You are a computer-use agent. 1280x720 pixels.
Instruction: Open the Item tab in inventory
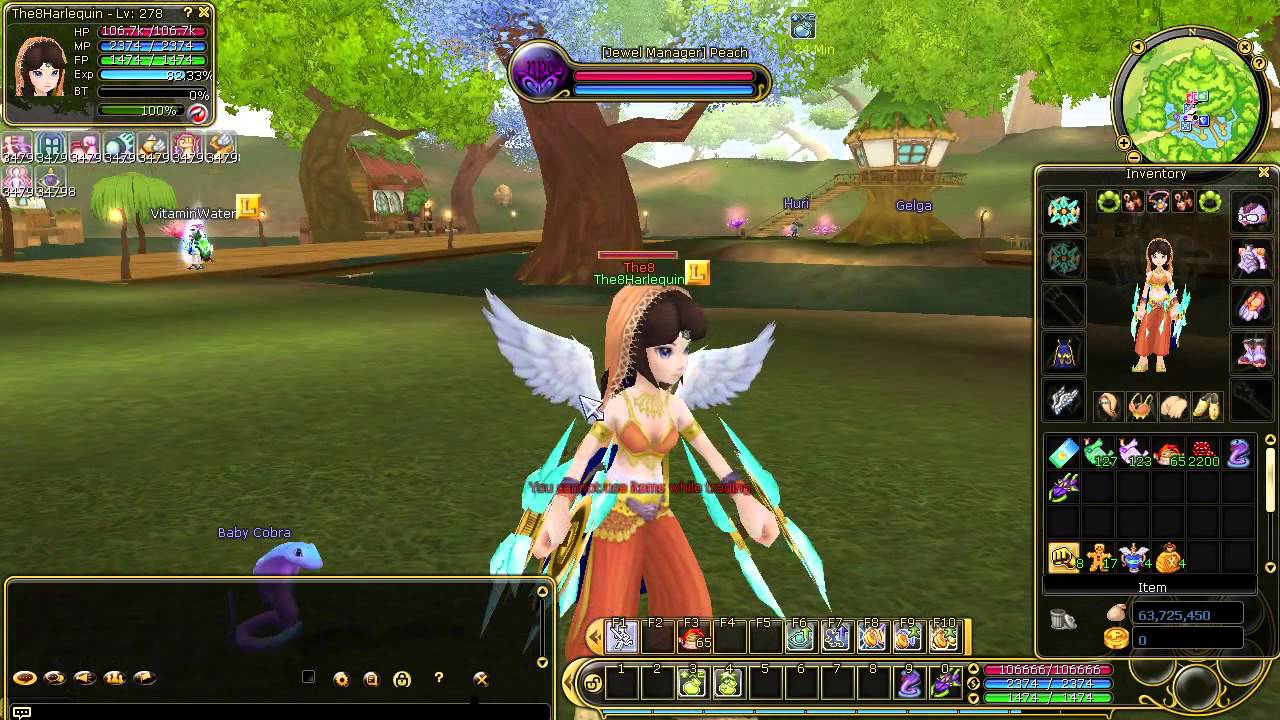click(1152, 588)
